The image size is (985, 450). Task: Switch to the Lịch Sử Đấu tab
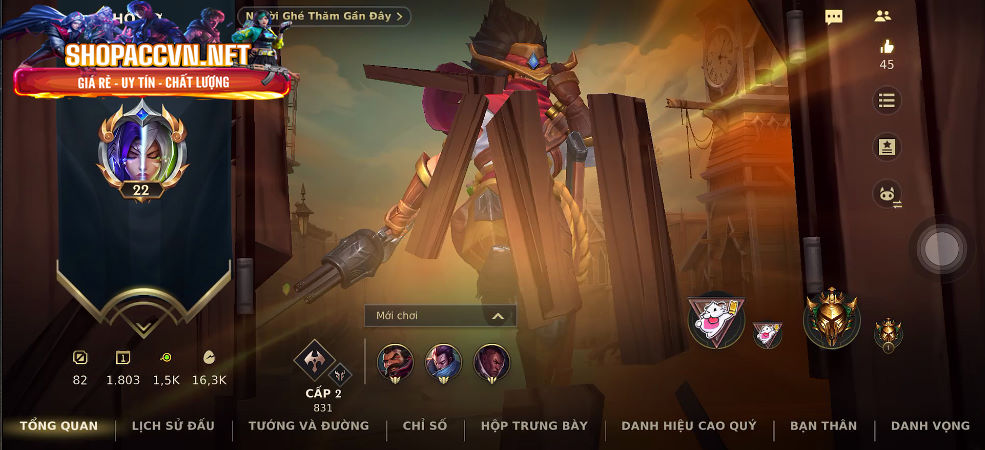point(173,426)
